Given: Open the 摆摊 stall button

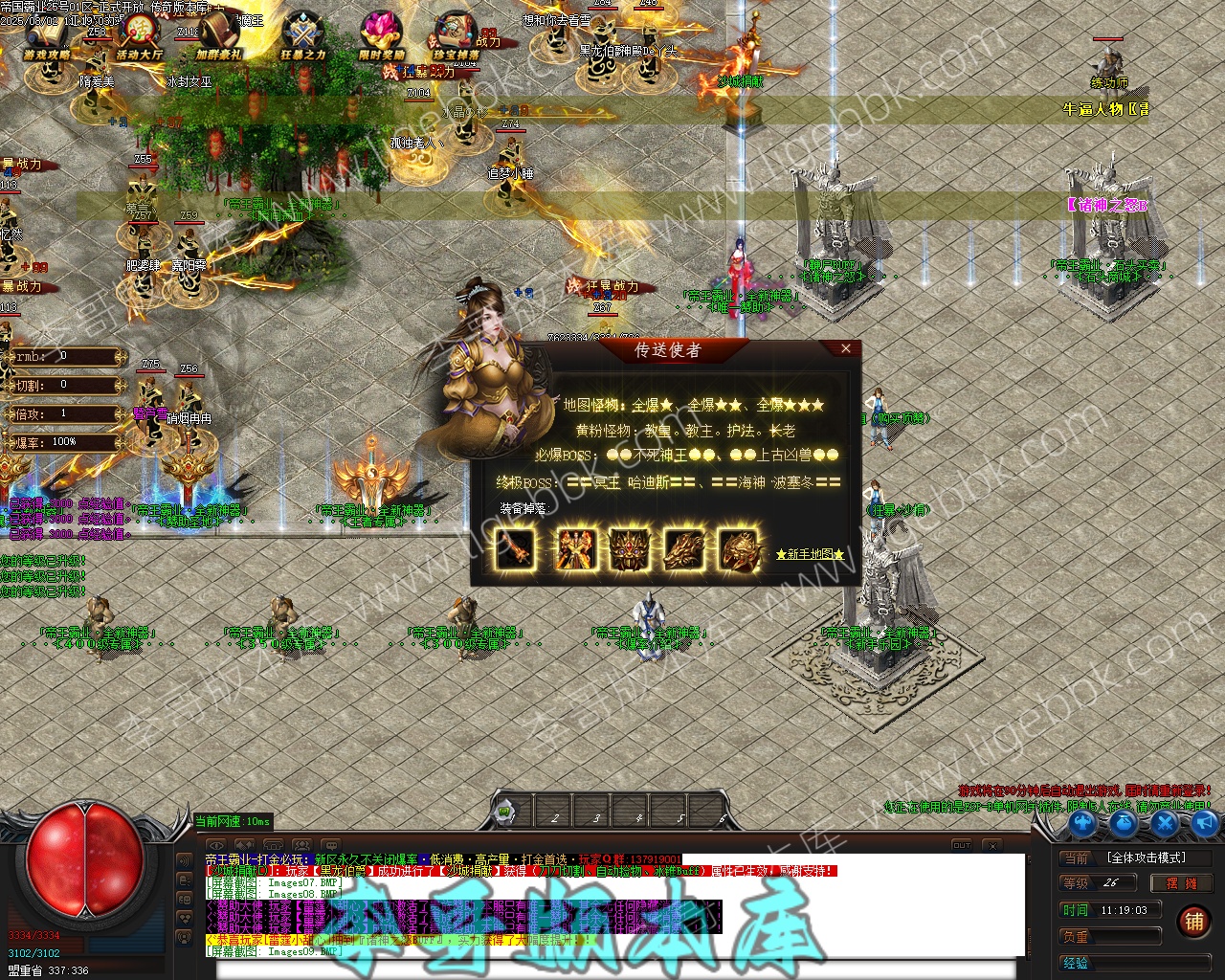Looking at the screenshot, I should pos(1181,883).
